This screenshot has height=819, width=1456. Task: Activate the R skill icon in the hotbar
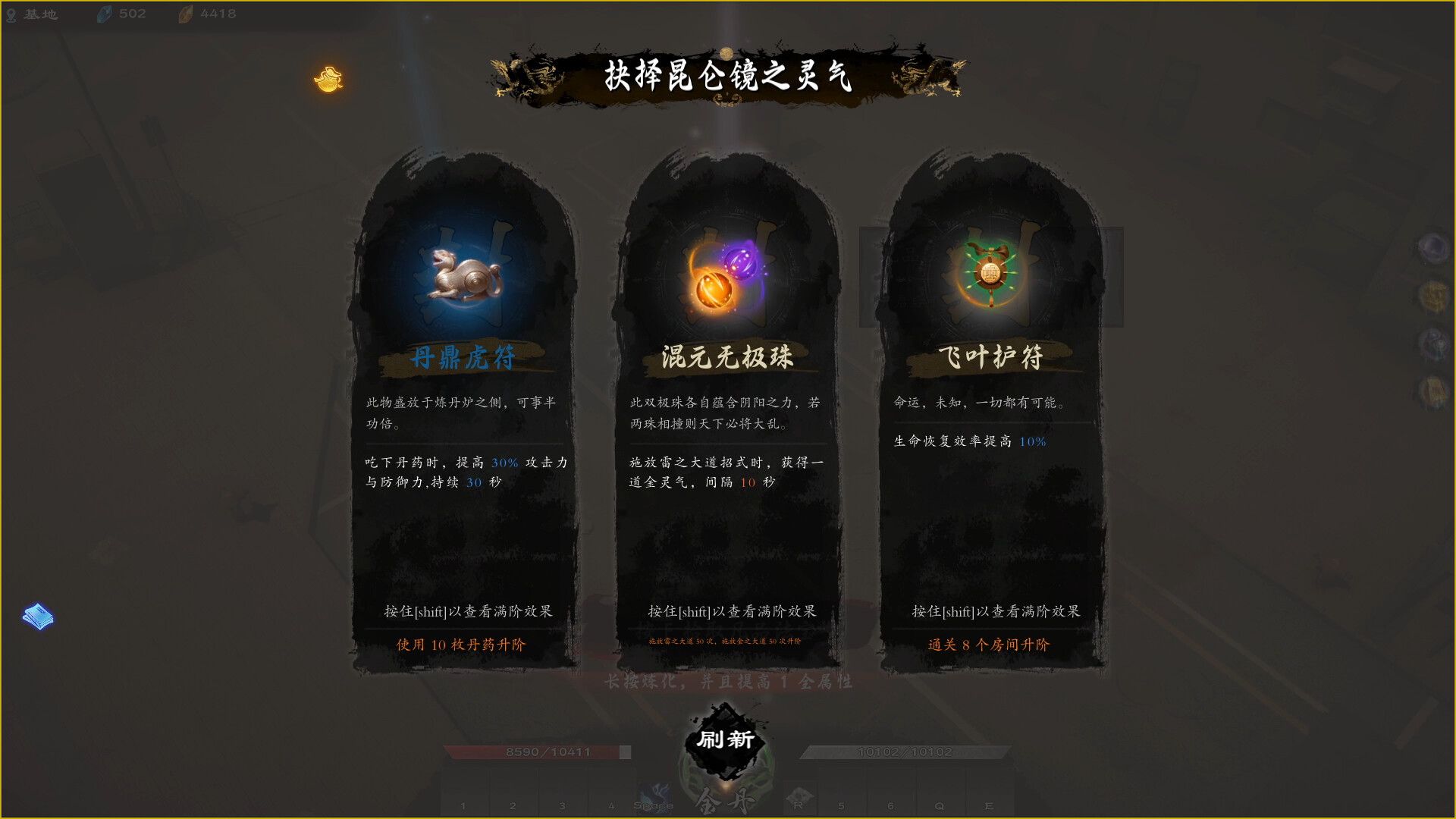[799, 795]
